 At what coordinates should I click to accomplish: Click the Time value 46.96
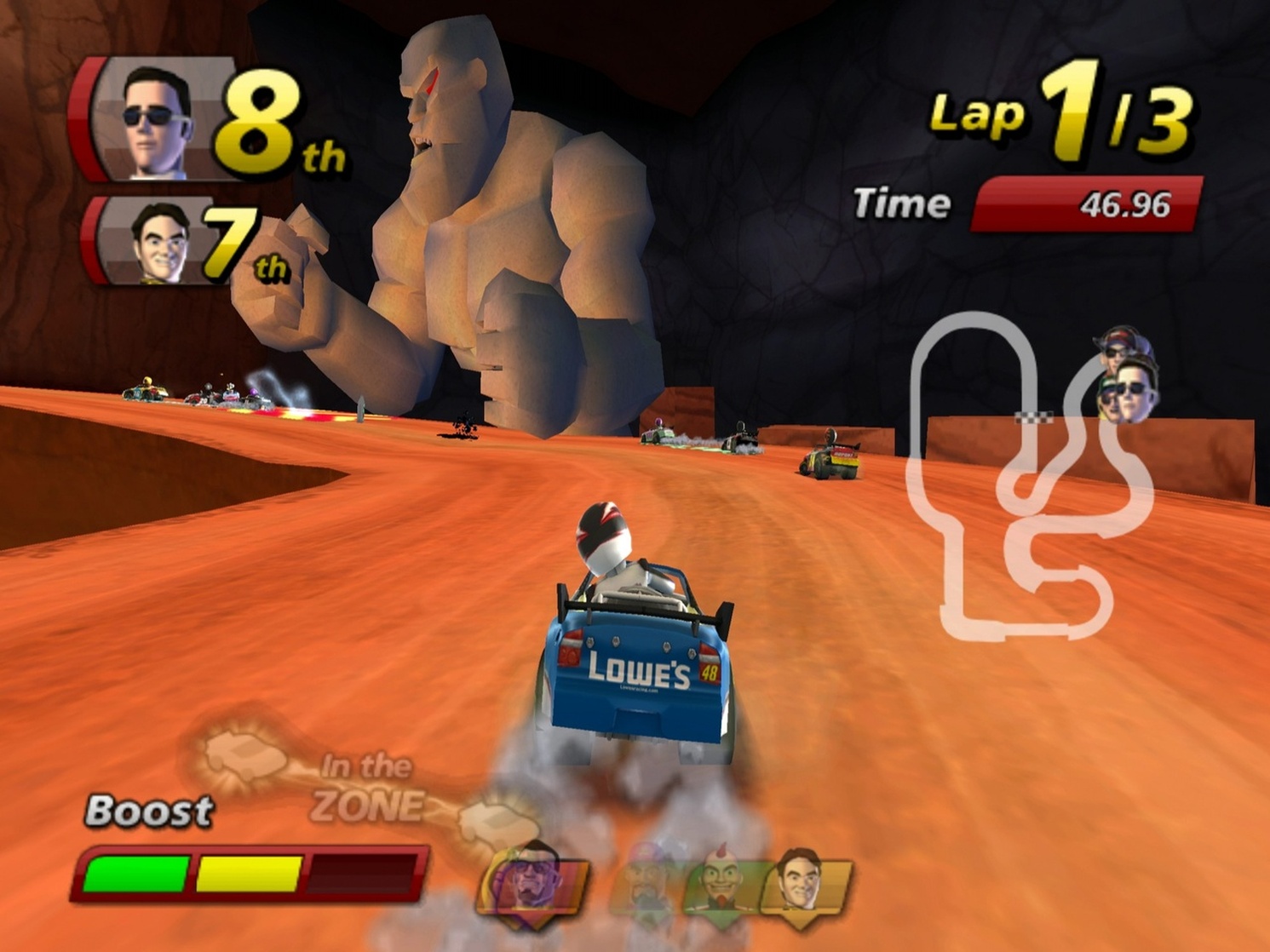1126,203
